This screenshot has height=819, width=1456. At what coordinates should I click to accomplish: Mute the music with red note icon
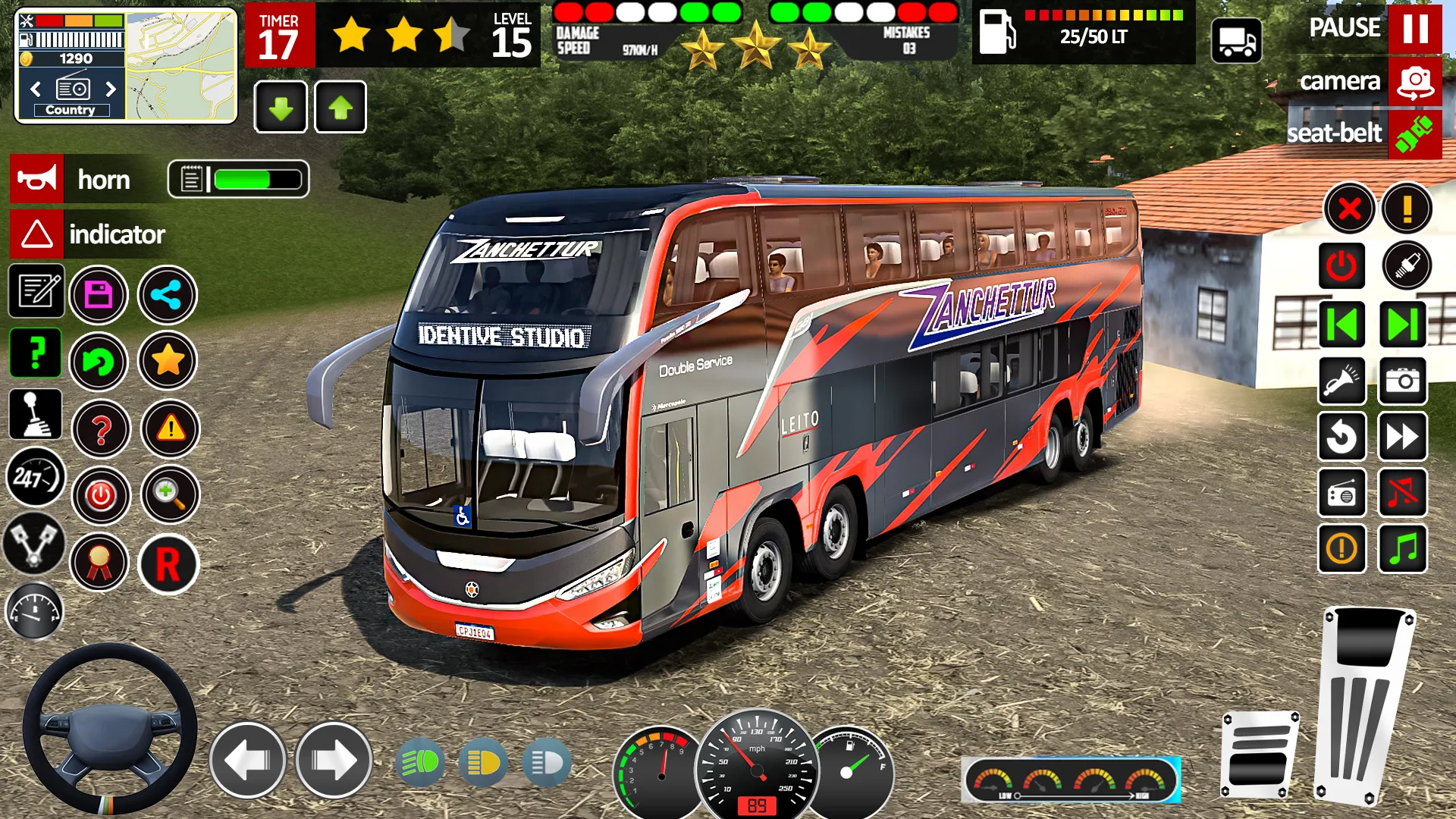coord(1402,494)
